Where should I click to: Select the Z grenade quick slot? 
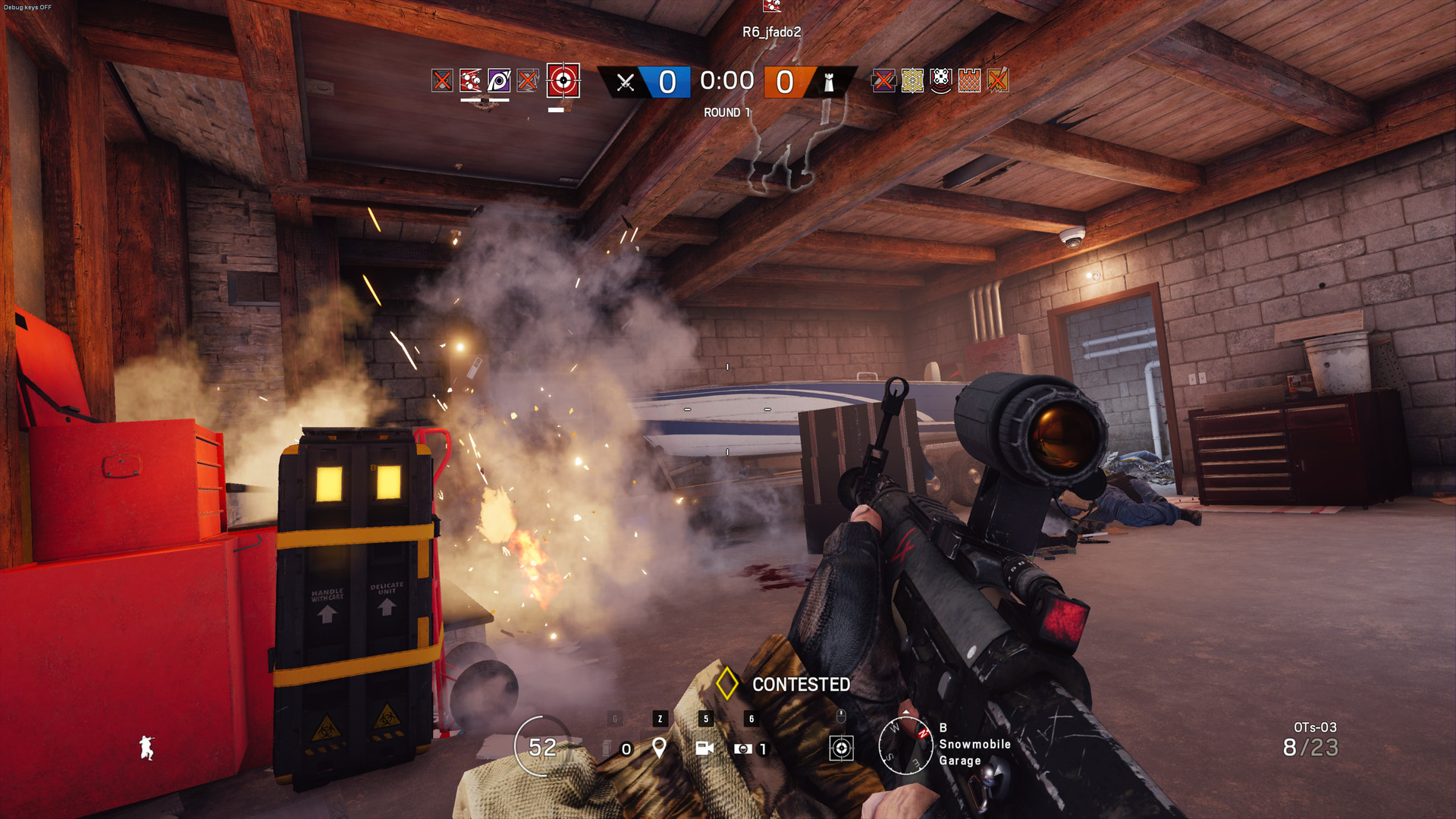click(660, 717)
